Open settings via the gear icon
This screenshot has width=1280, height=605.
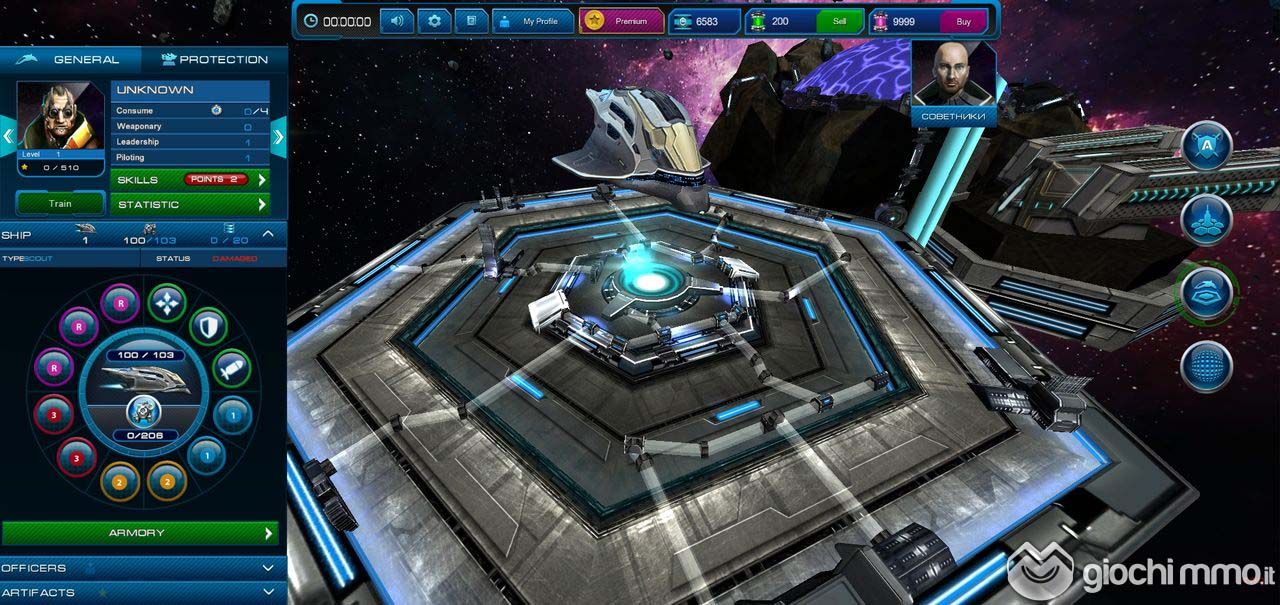[434, 21]
